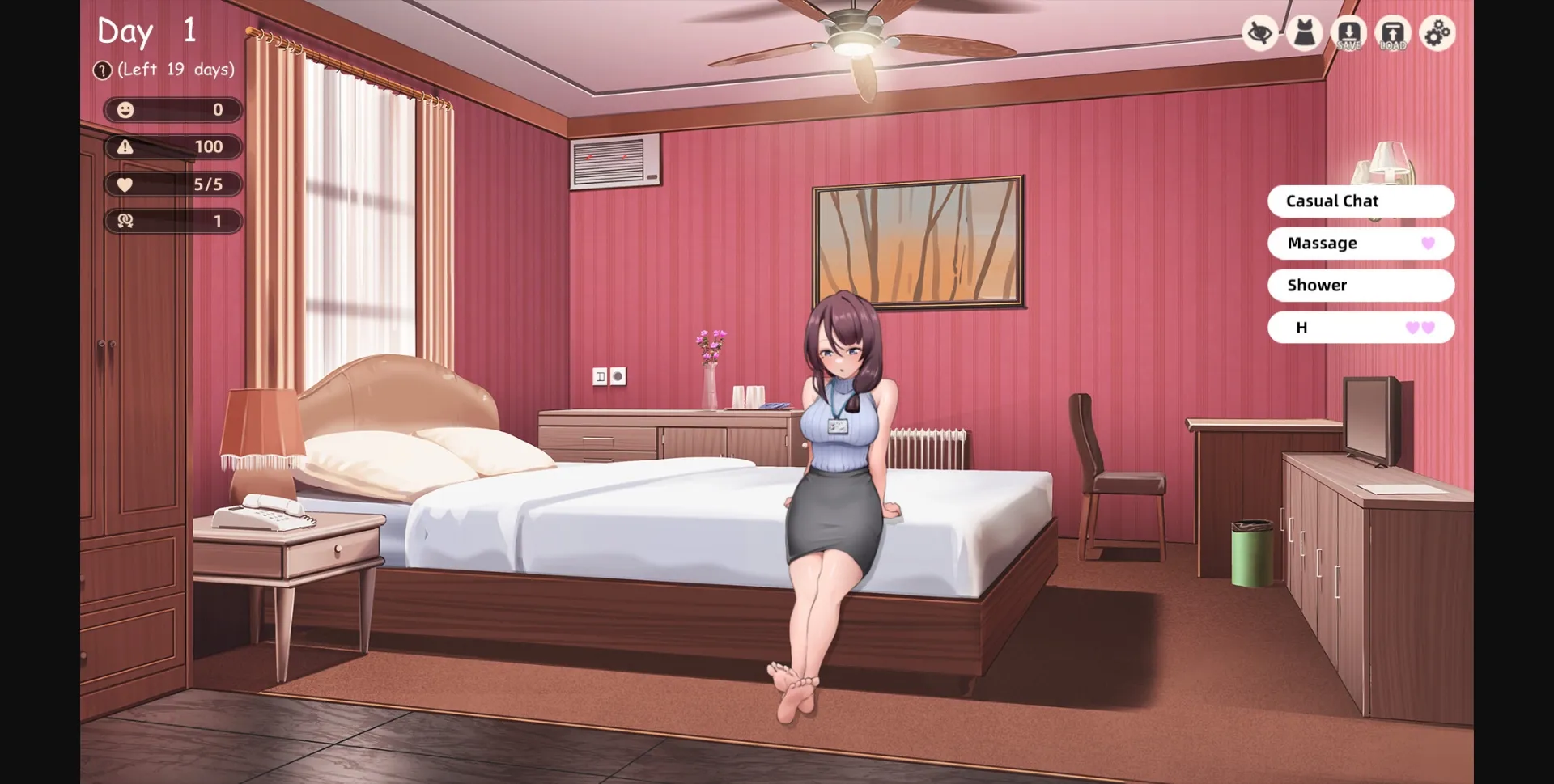This screenshot has height=784, width=1554.
Task: Select the smiley face mood stat
Action: point(125,110)
